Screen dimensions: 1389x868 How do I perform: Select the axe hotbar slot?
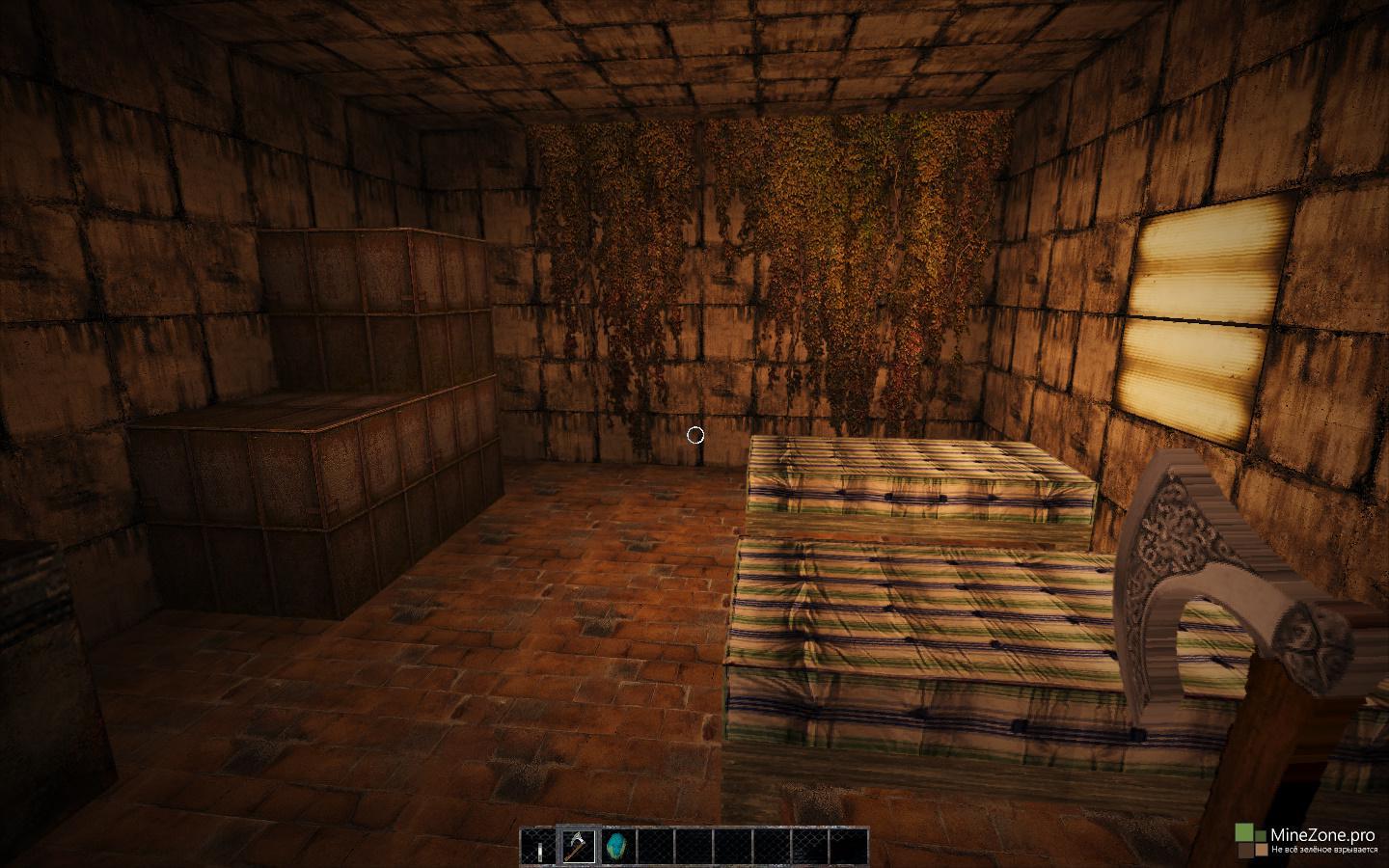pyautogui.click(x=579, y=846)
